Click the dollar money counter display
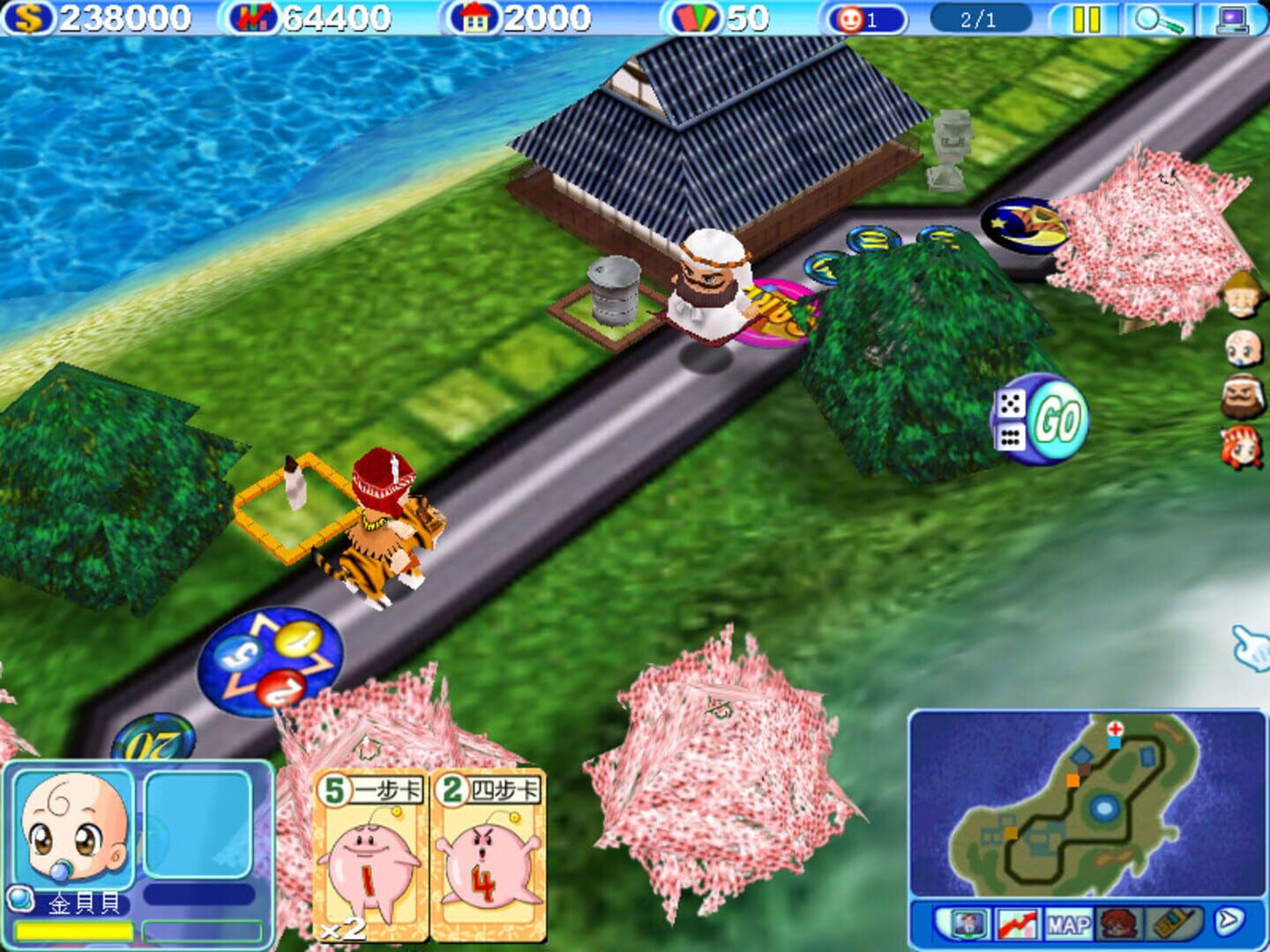 pyautogui.click(x=97, y=15)
